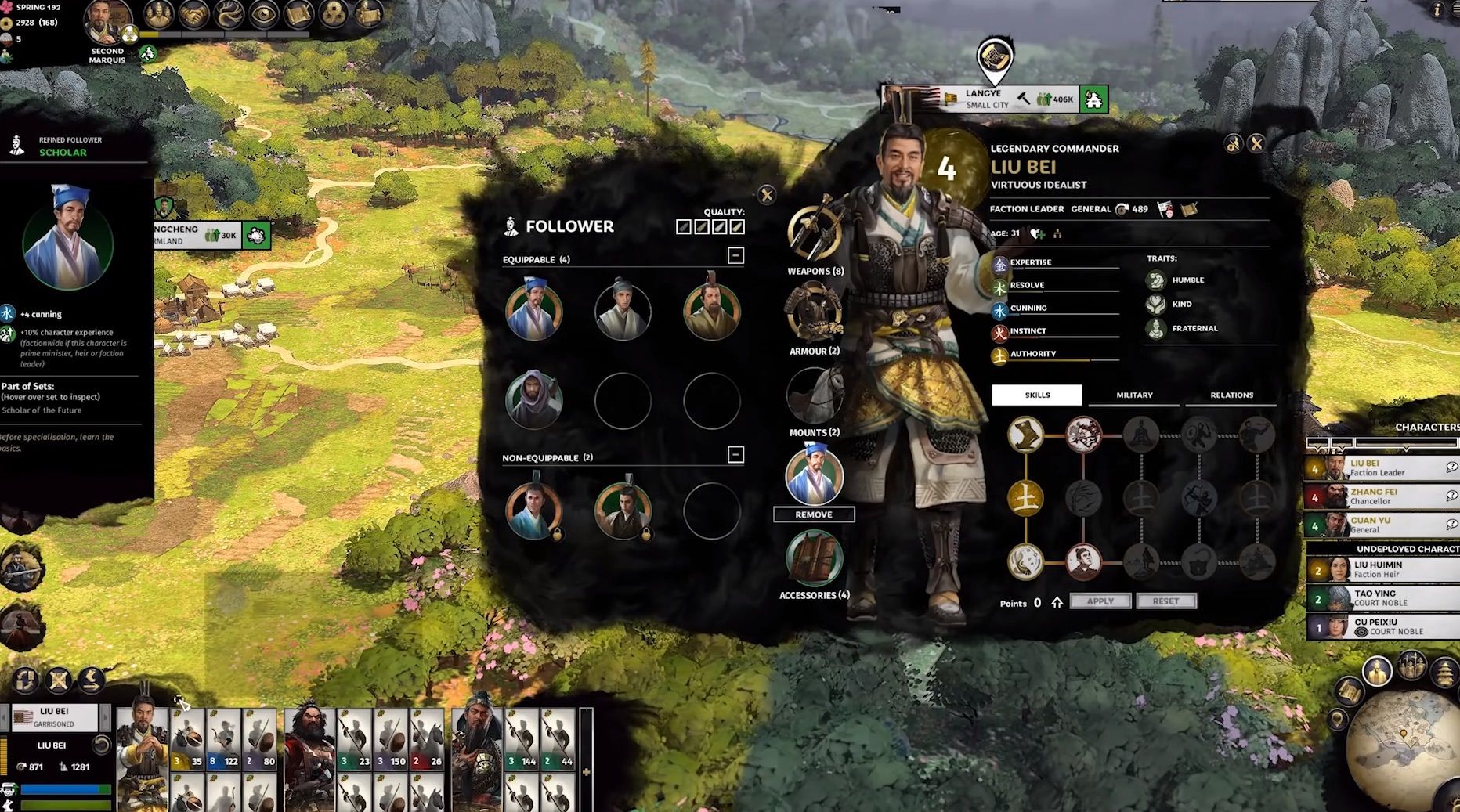Remove the equipped Scholar follower

[814, 514]
